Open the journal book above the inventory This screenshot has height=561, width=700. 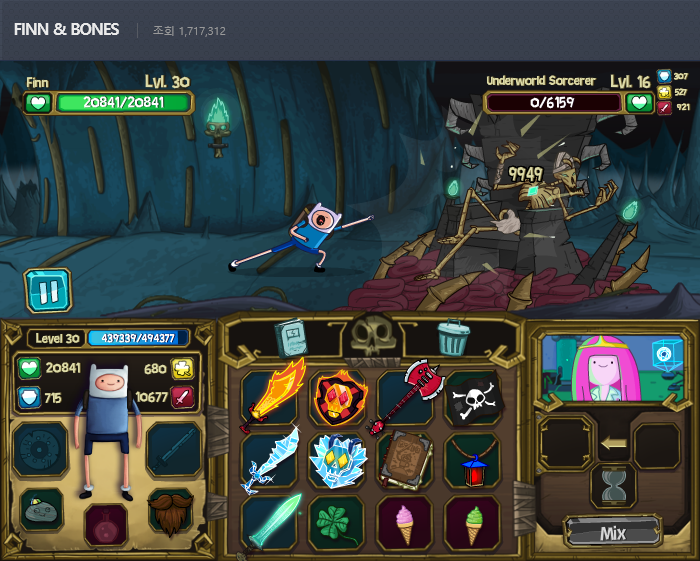[290, 338]
